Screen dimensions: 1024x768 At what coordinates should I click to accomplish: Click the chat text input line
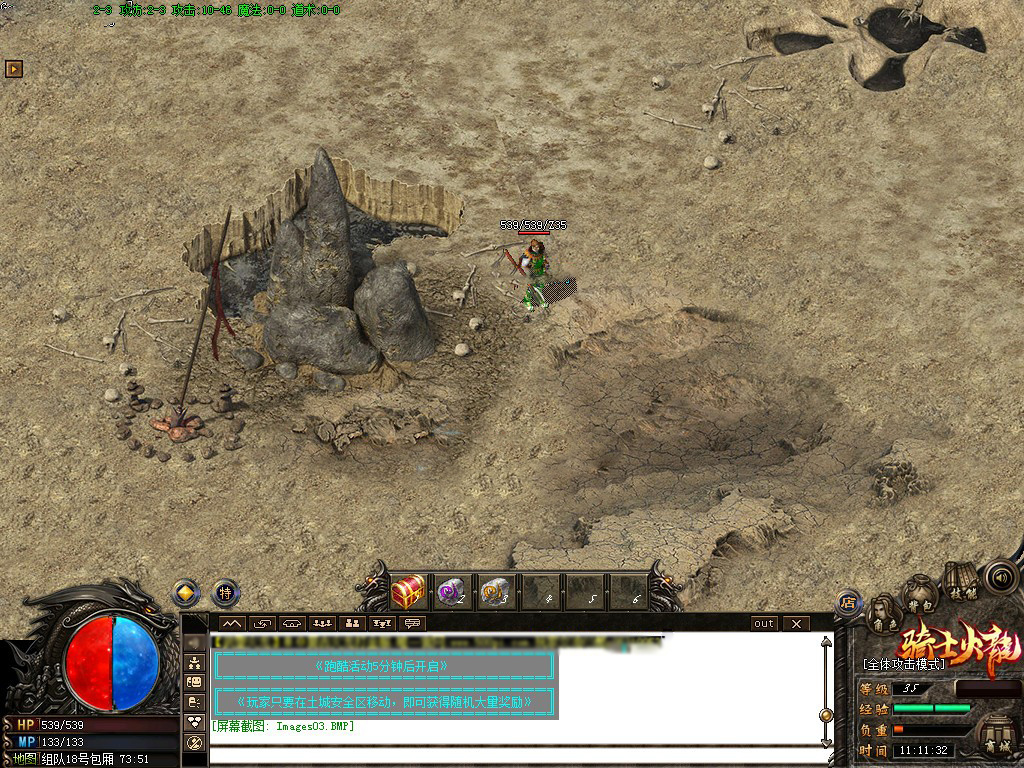click(x=510, y=754)
